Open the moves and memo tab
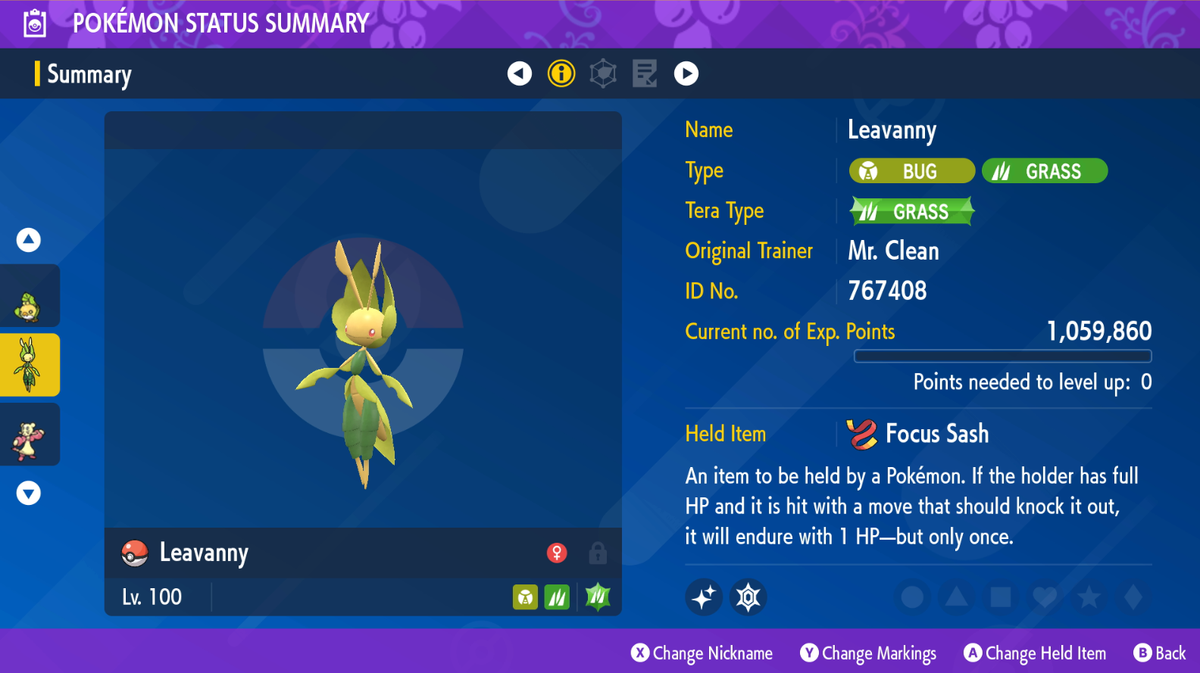The image size is (1200, 673). (645, 73)
